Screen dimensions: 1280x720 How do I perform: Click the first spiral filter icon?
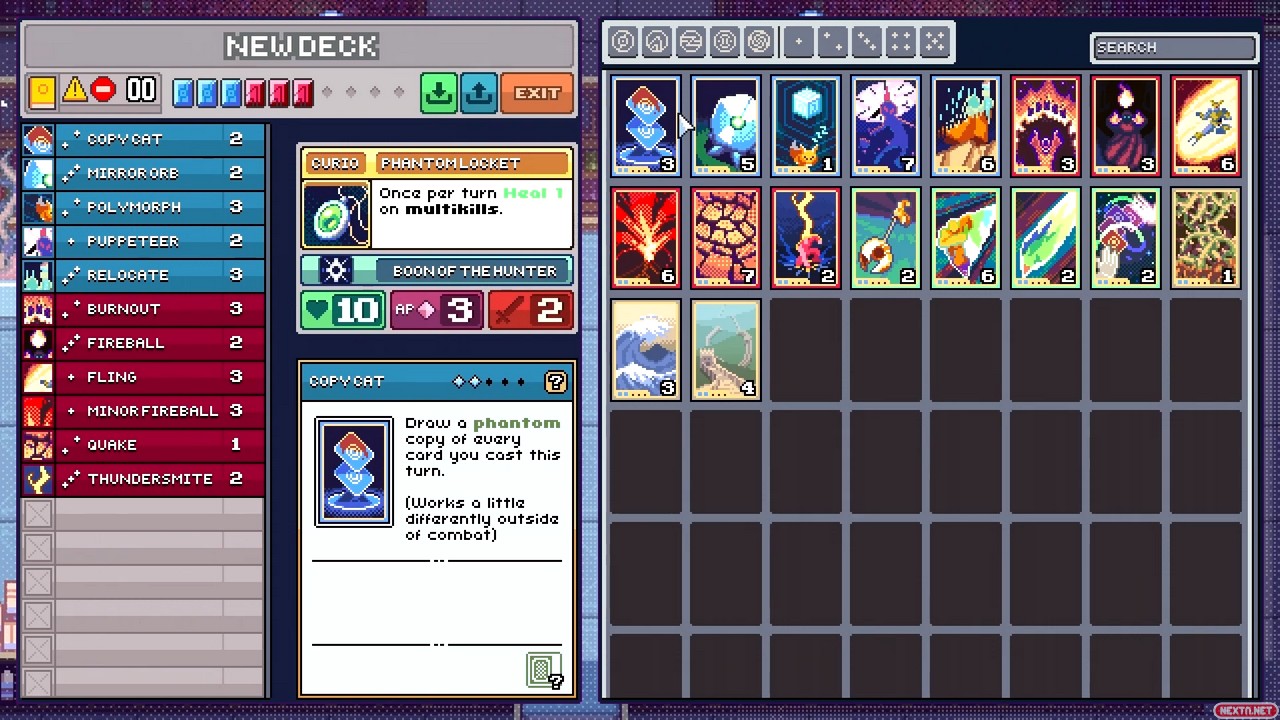coord(623,42)
